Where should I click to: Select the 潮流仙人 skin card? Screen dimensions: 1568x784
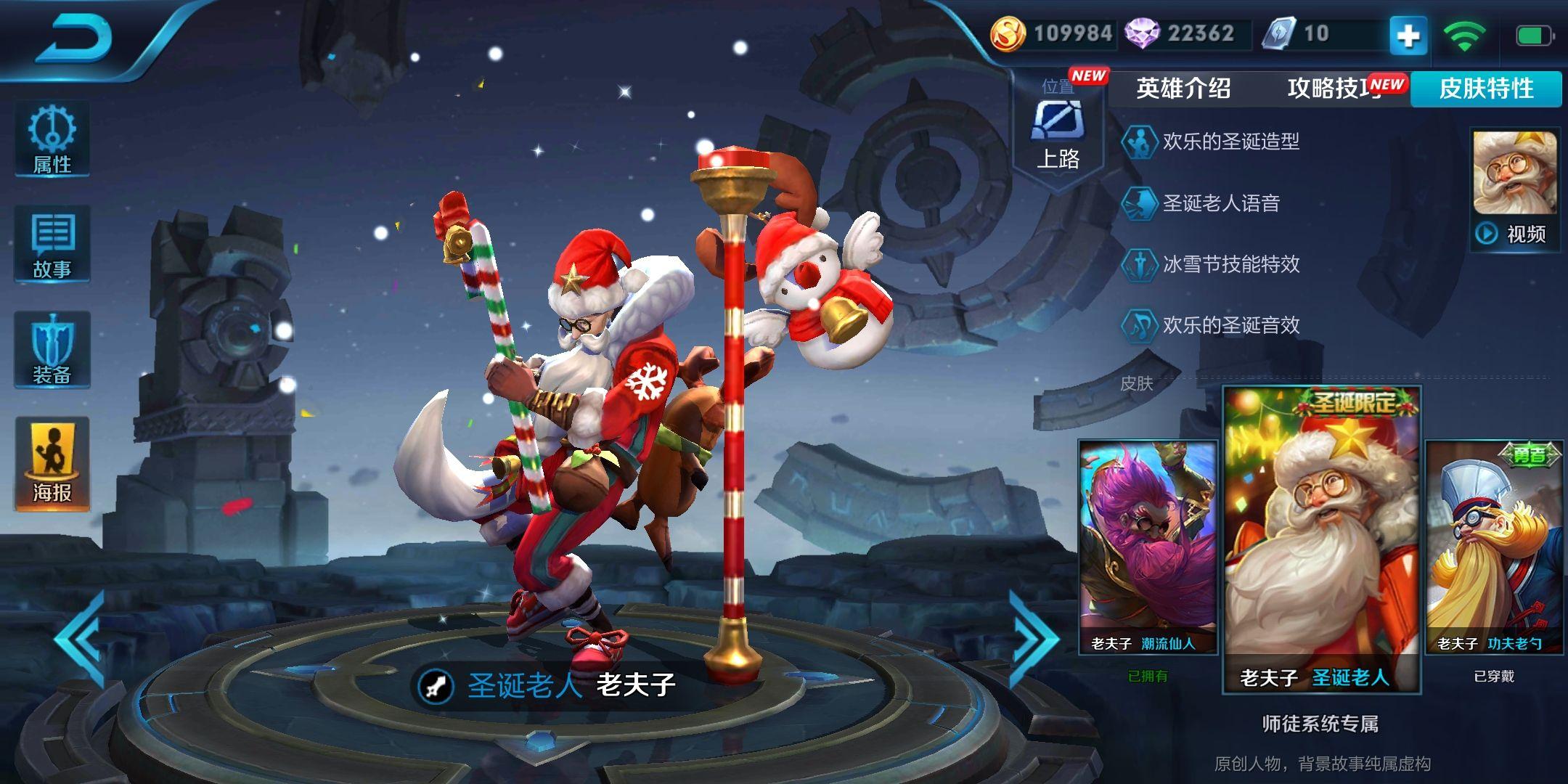[x=1148, y=548]
